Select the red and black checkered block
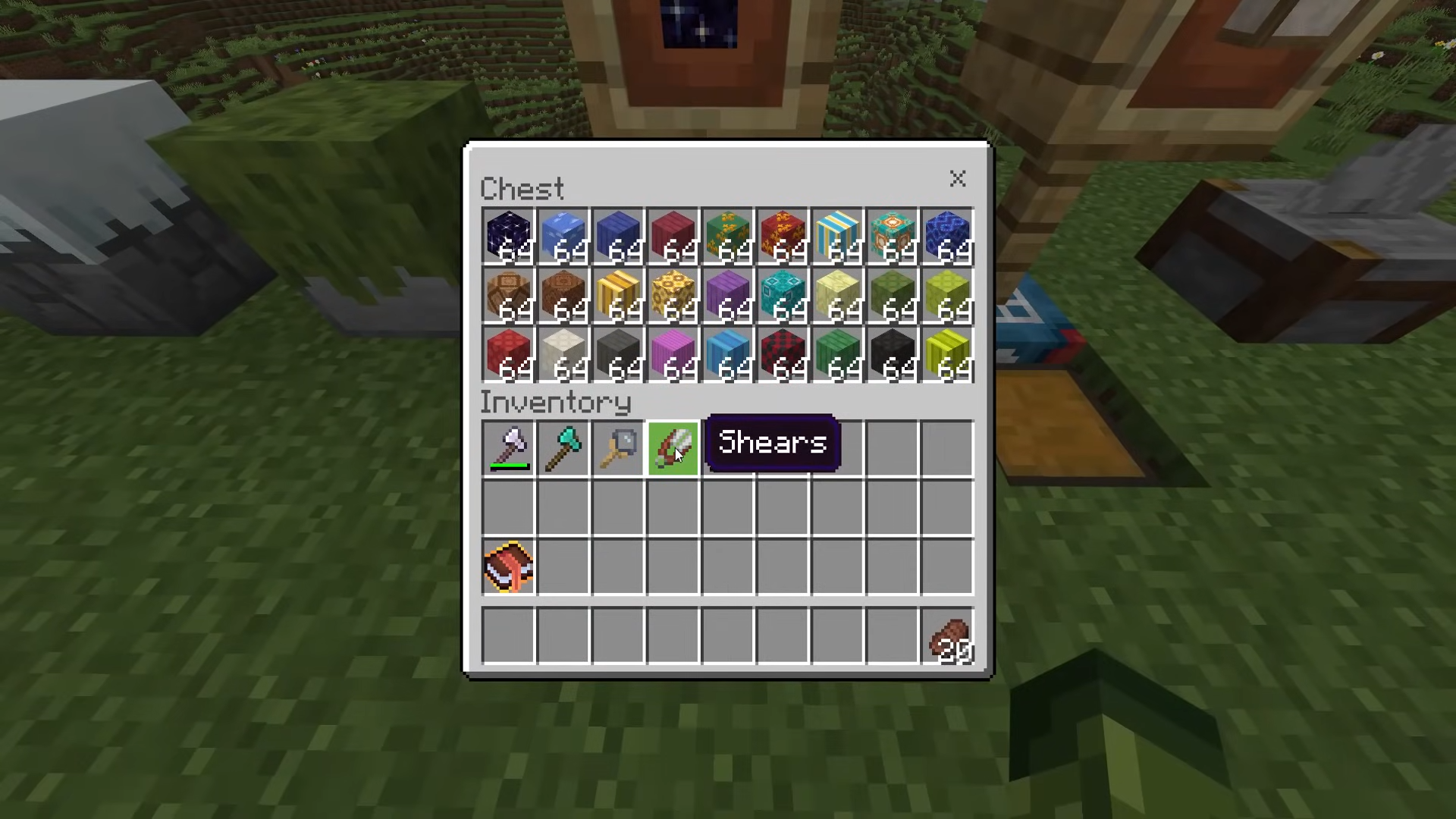Screen dimensions: 1456x819 tap(783, 353)
